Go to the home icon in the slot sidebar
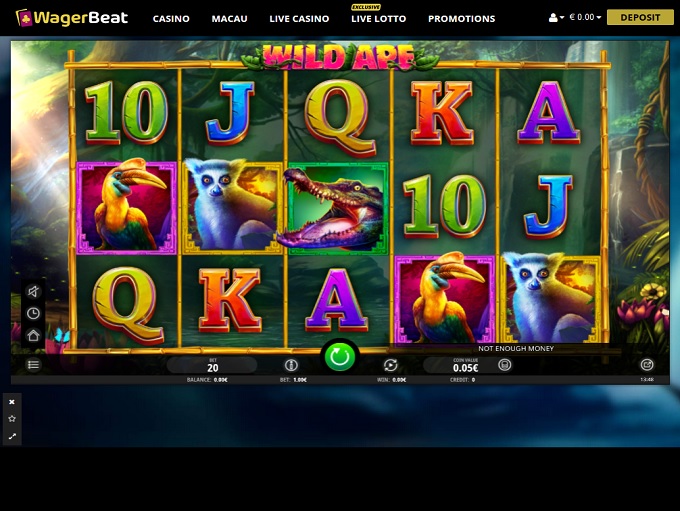Screen dimensions: 680x511 point(33,336)
